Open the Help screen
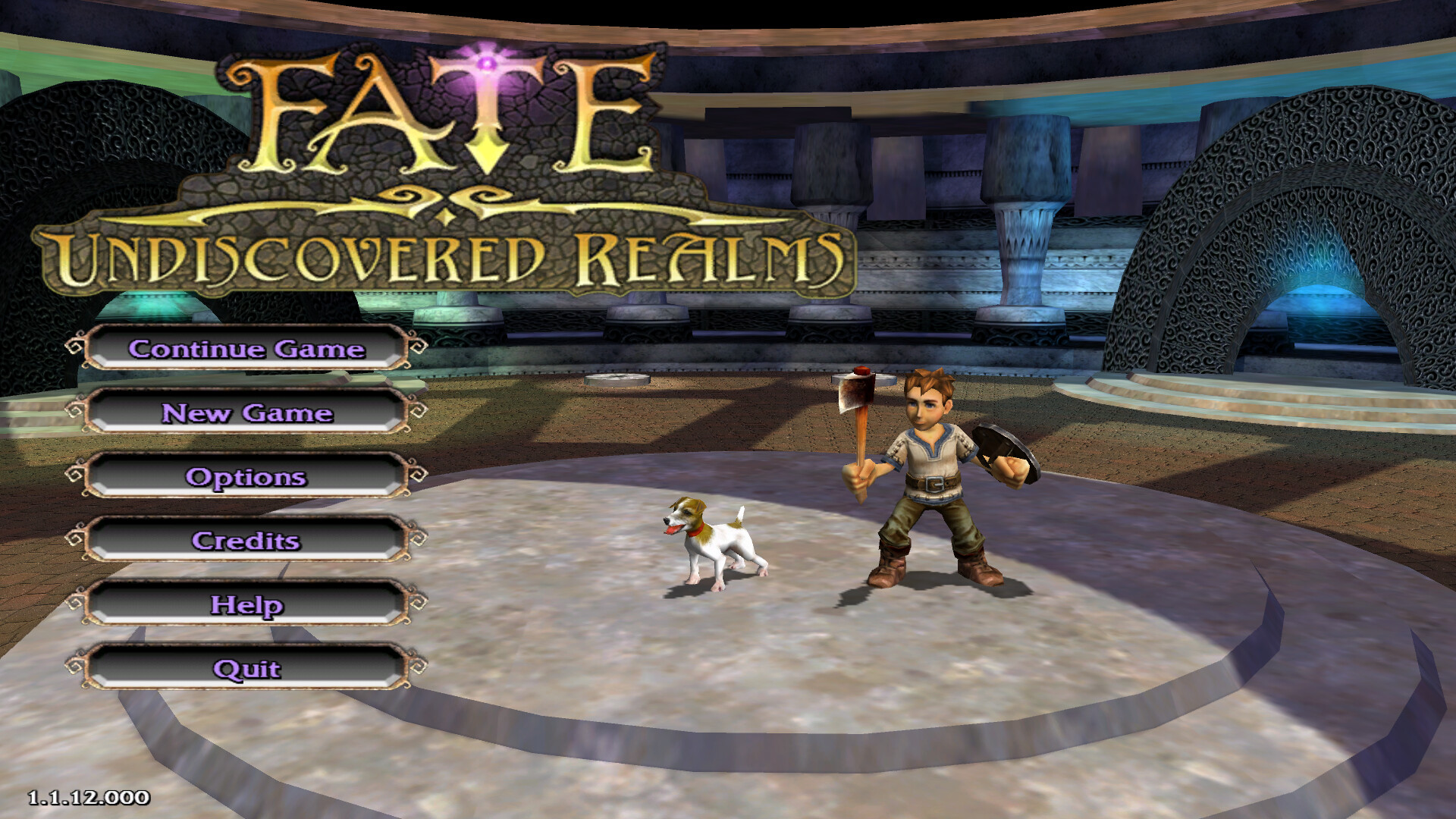The width and height of the screenshot is (1456, 819). click(x=246, y=604)
